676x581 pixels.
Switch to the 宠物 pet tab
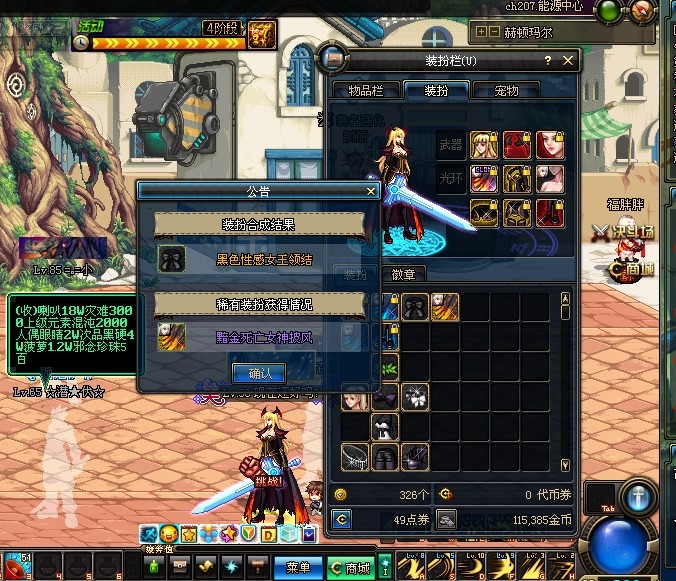pos(507,91)
